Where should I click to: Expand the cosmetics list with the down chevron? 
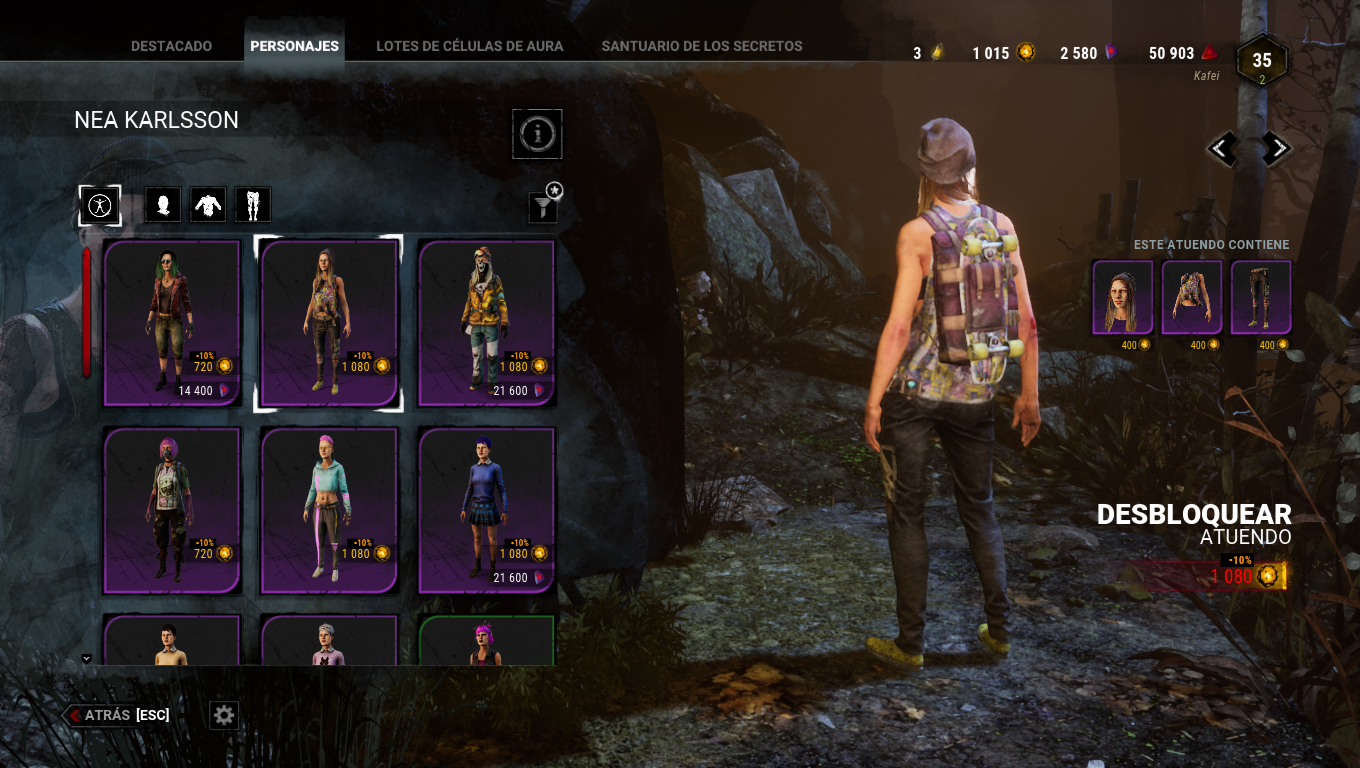(x=86, y=658)
